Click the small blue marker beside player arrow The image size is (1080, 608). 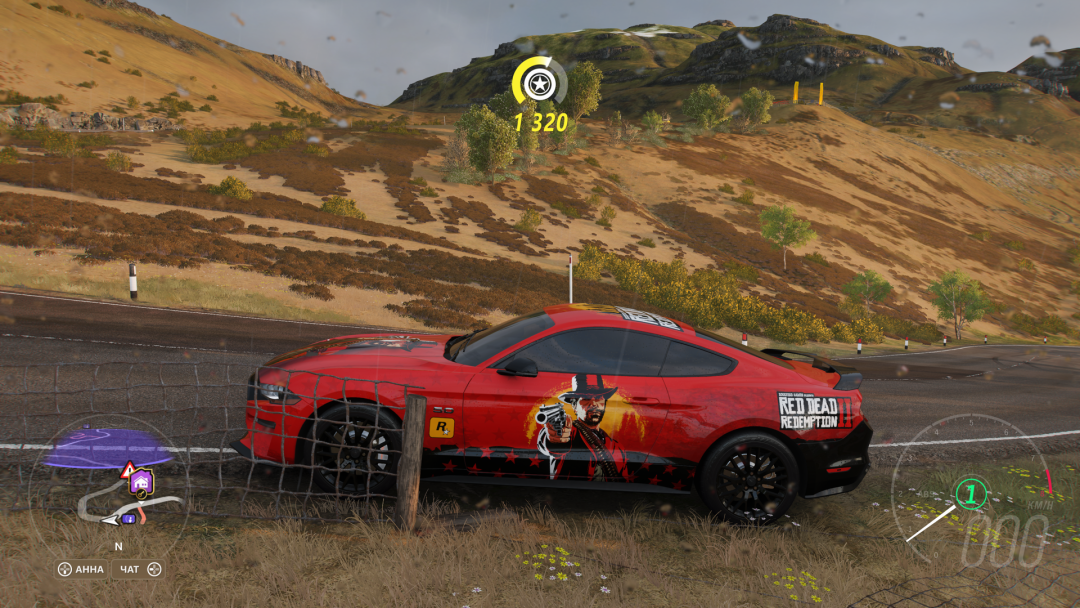point(129,518)
